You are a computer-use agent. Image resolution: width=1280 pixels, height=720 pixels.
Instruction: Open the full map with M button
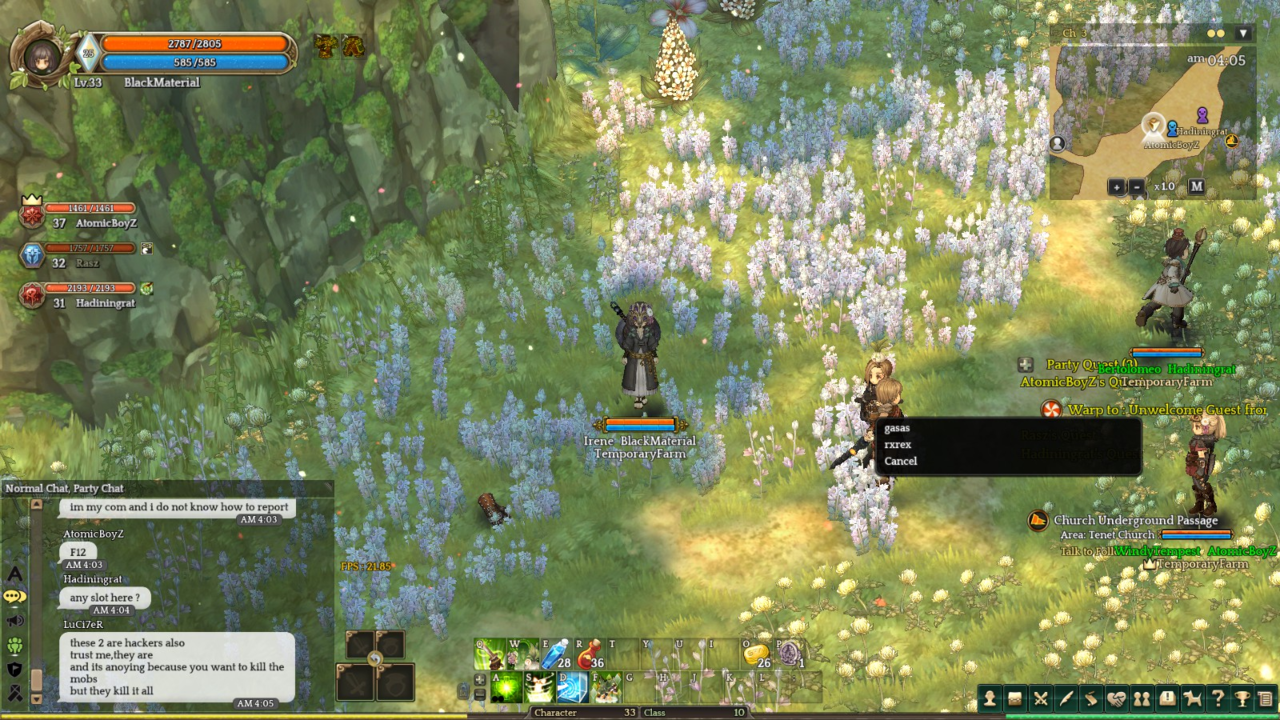coord(1196,187)
